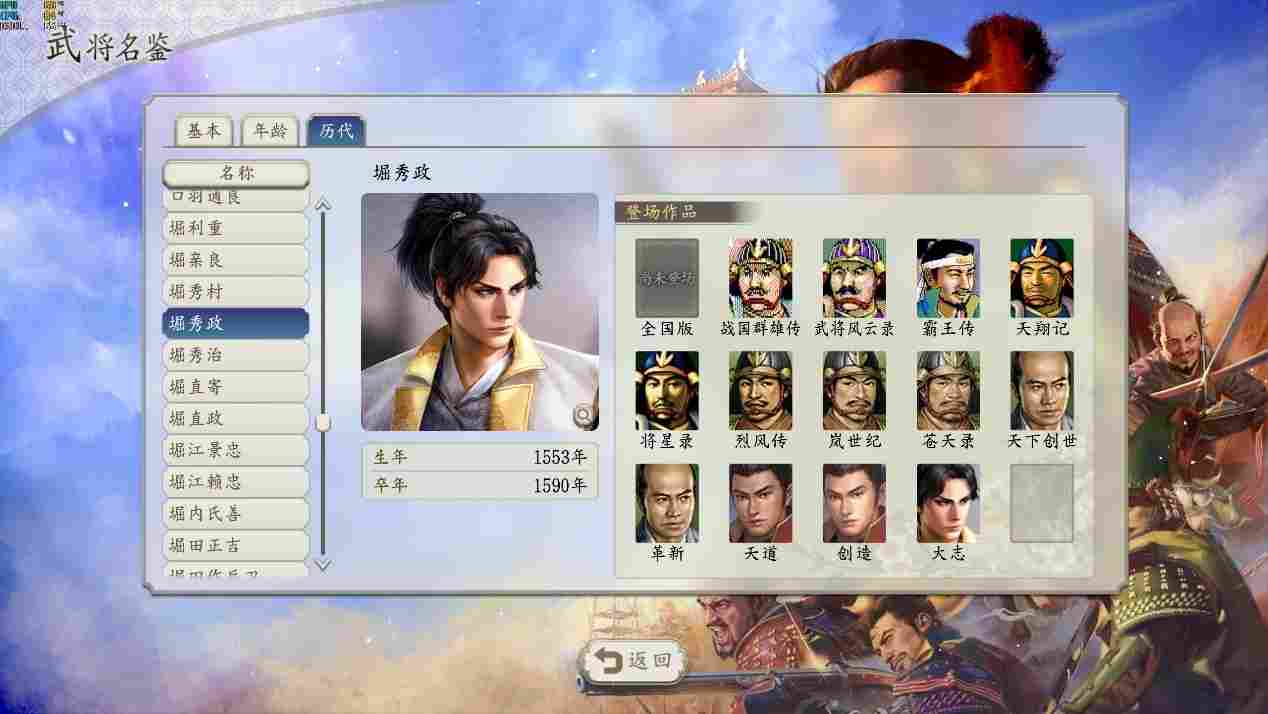This screenshot has width=1268, height=714.
Task: Show the 天下创世 portrait
Action: pos(1041,390)
